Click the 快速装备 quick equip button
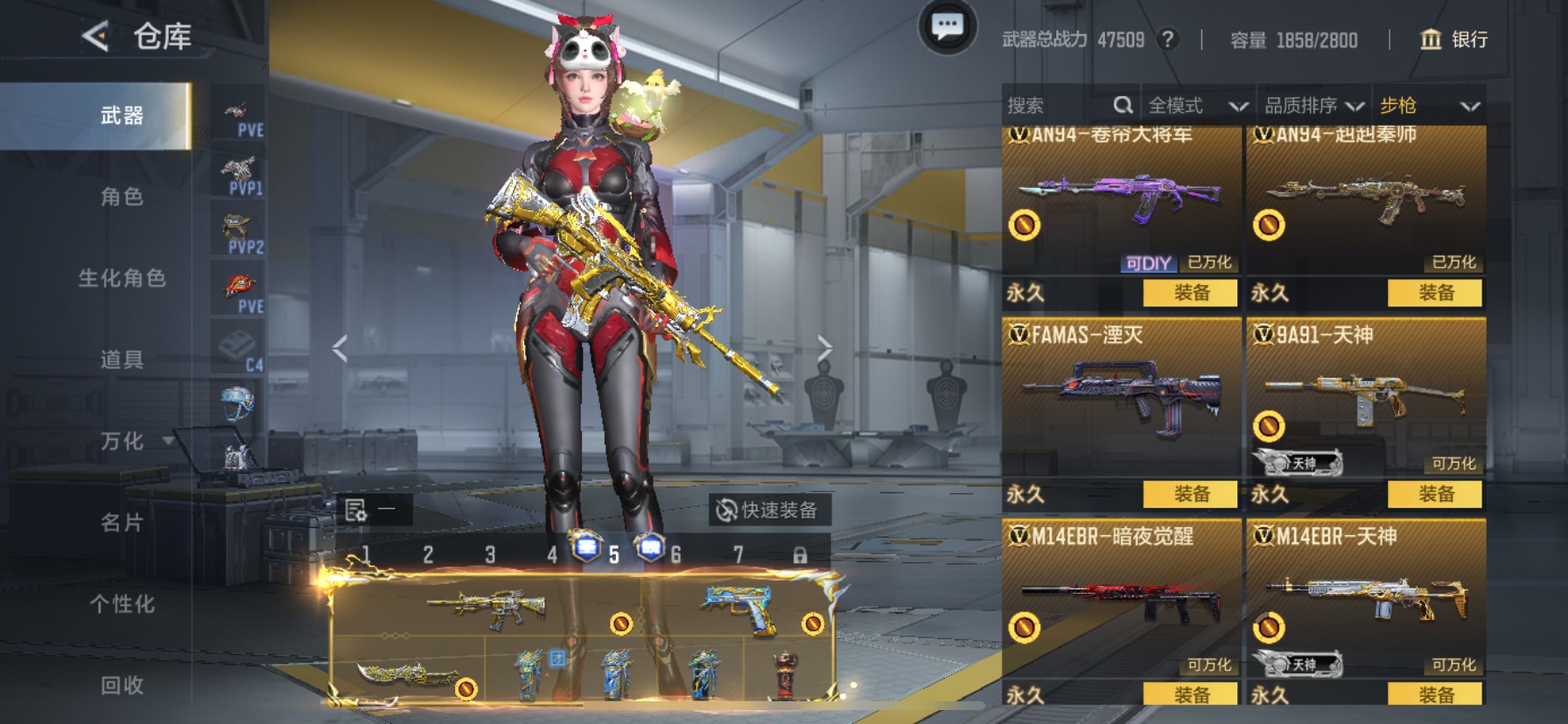Image resolution: width=1568 pixels, height=724 pixels. [x=767, y=510]
